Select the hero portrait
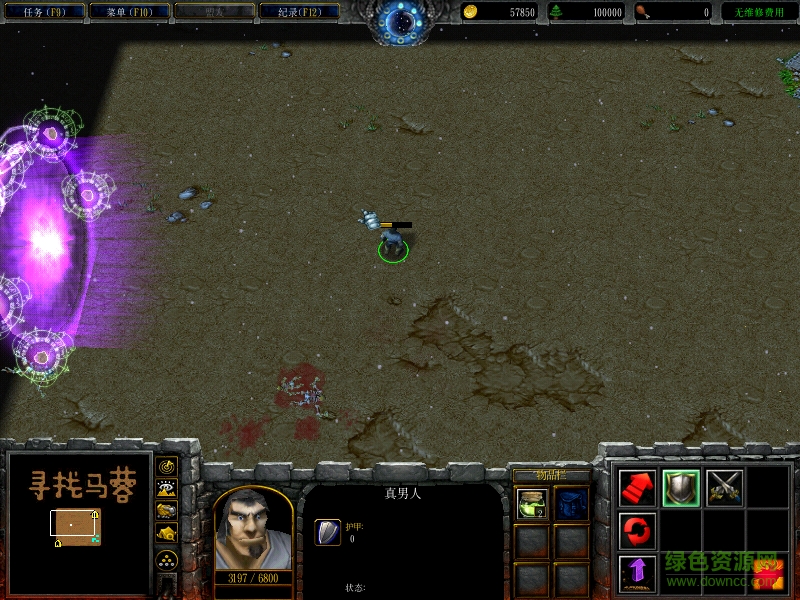 point(252,529)
